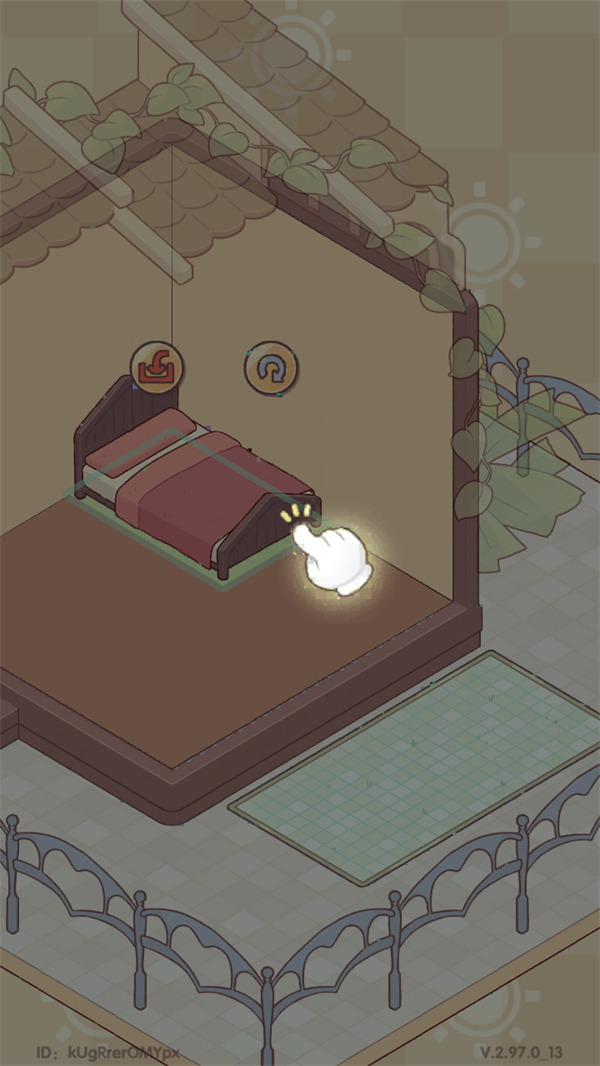Store the bed with the red arrow button
Screen dimensions: 600x1066
coord(158,367)
